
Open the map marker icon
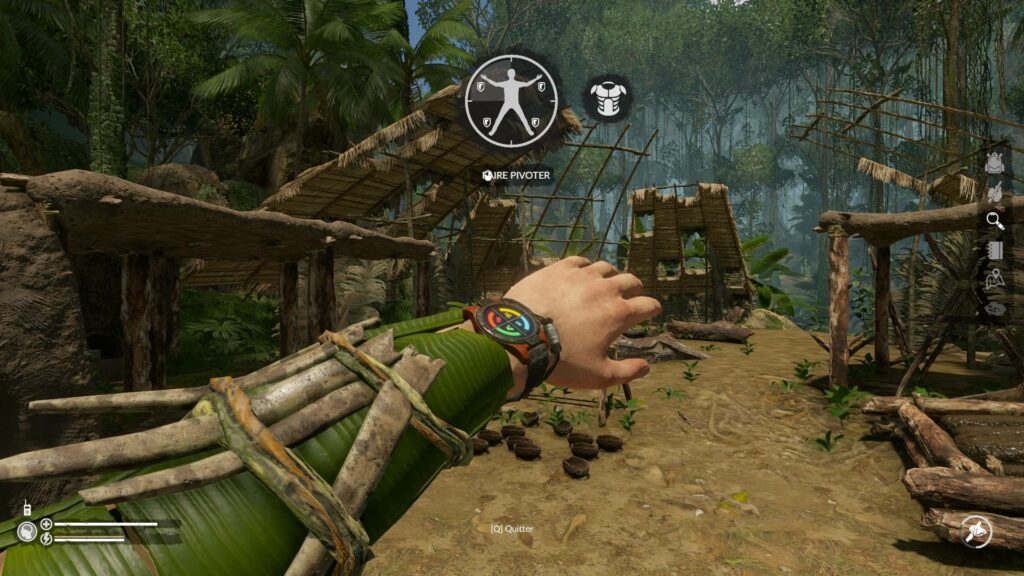coord(994,280)
